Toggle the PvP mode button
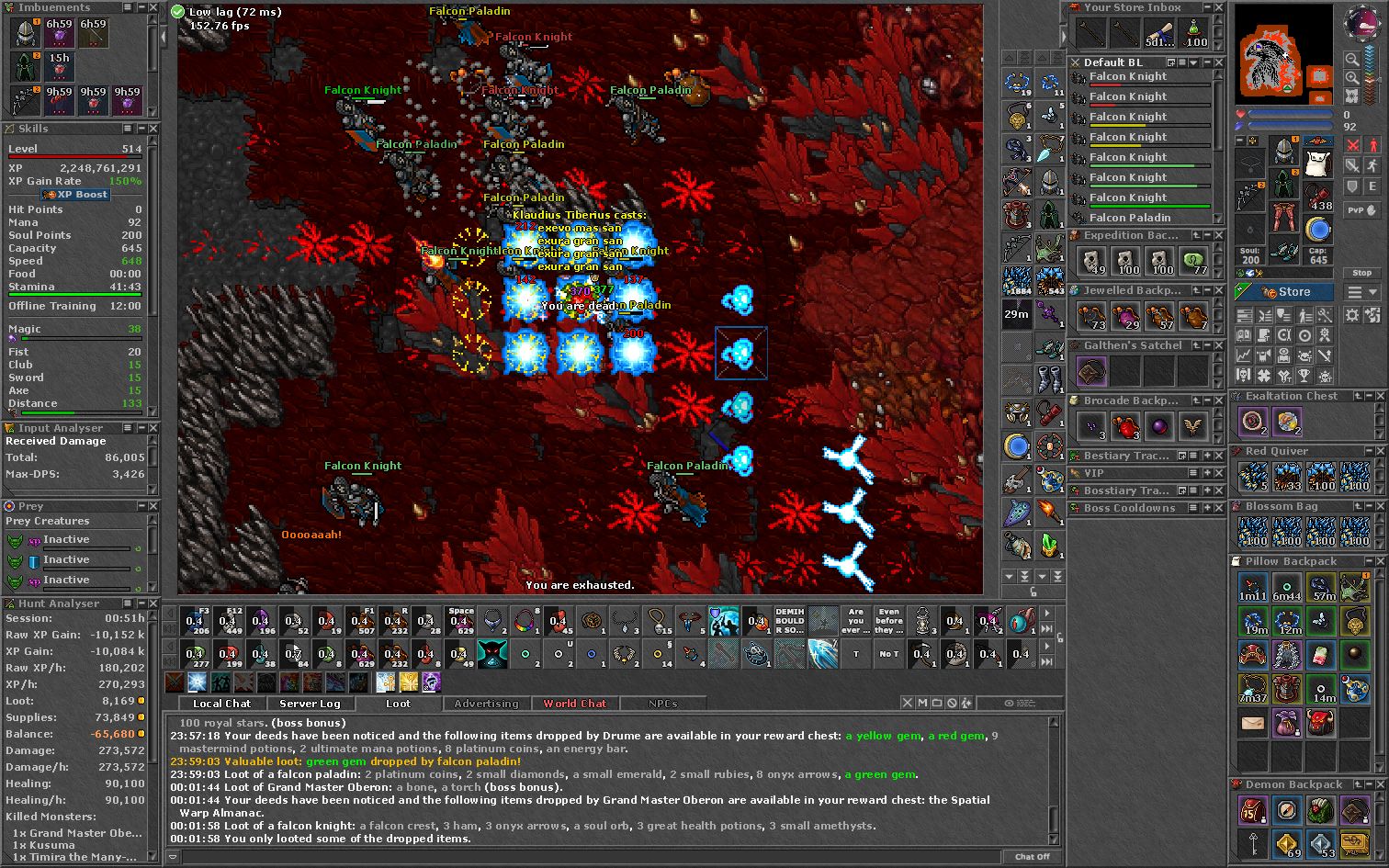 pos(1361,210)
